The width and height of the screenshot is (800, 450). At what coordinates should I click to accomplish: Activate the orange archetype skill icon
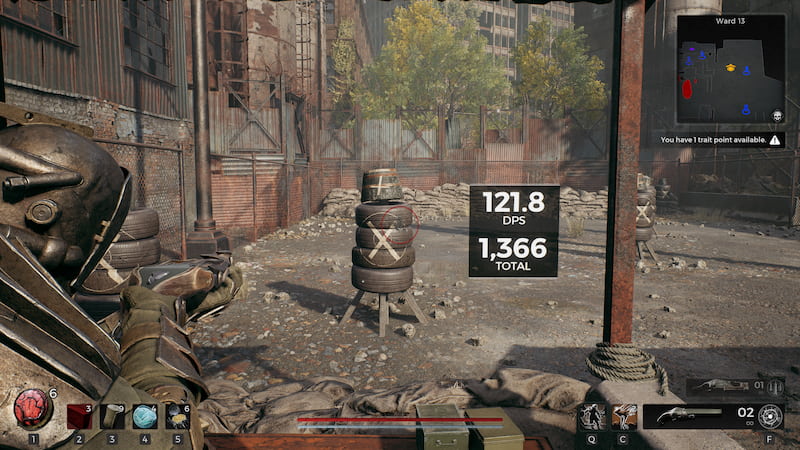(624, 416)
